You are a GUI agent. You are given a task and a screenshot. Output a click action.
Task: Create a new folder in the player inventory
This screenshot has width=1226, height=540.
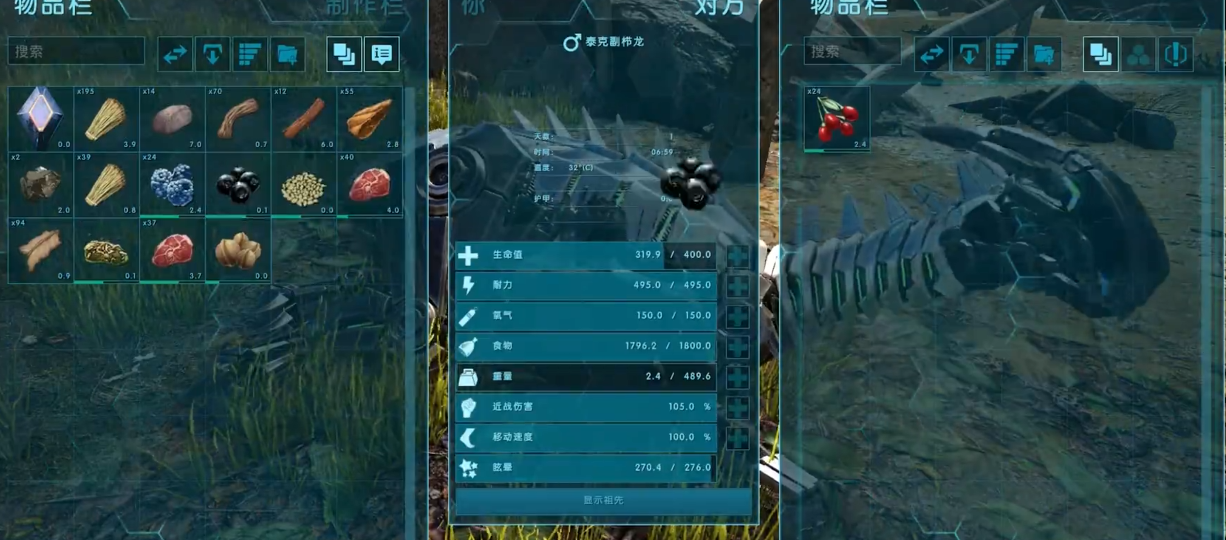click(x=287, y=54)
